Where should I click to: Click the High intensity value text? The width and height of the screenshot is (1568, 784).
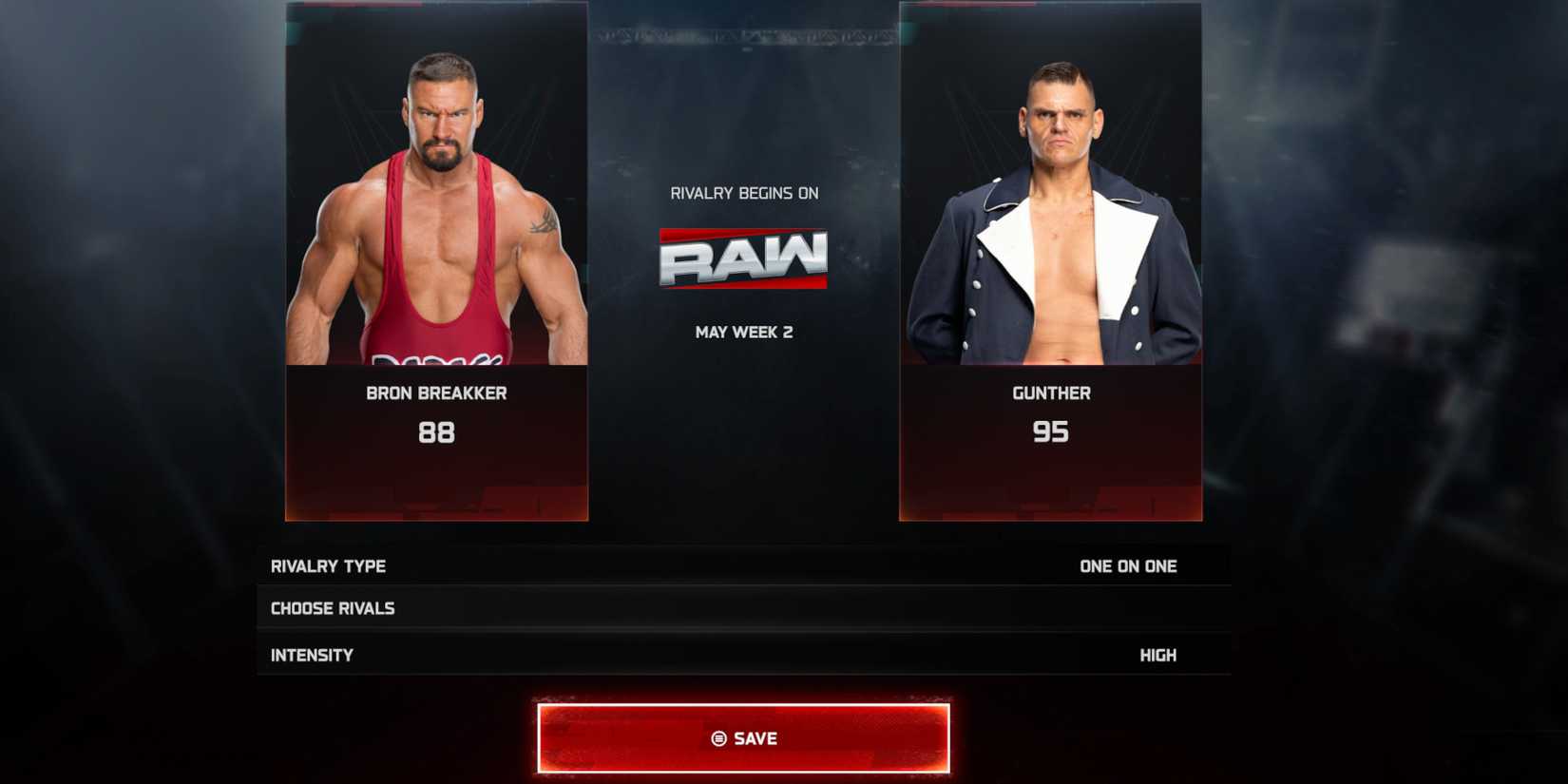click(1157, 654)
